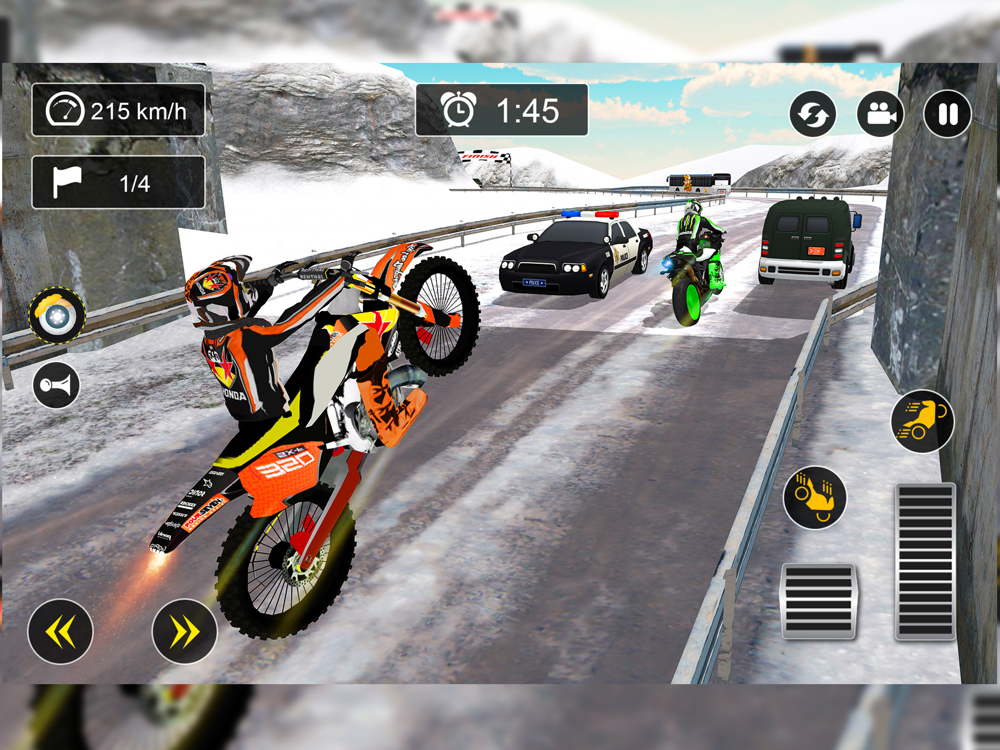Activate the forward-leaning speed bike icon
The width and height of the screenshot is (1000, 750).
point(922,421)
